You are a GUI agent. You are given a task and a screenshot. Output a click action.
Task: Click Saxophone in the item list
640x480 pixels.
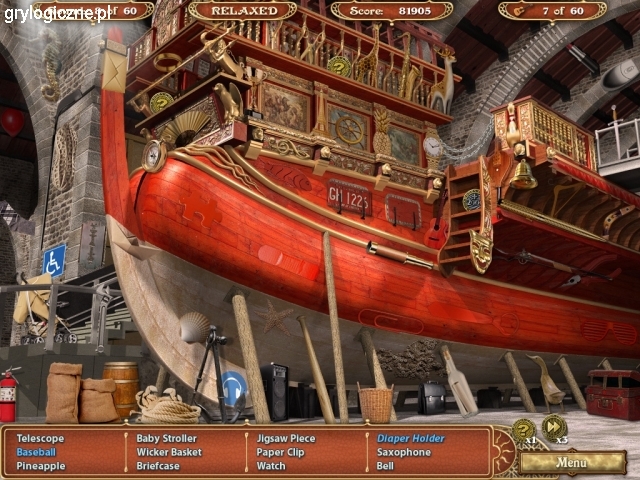point(404,452)
